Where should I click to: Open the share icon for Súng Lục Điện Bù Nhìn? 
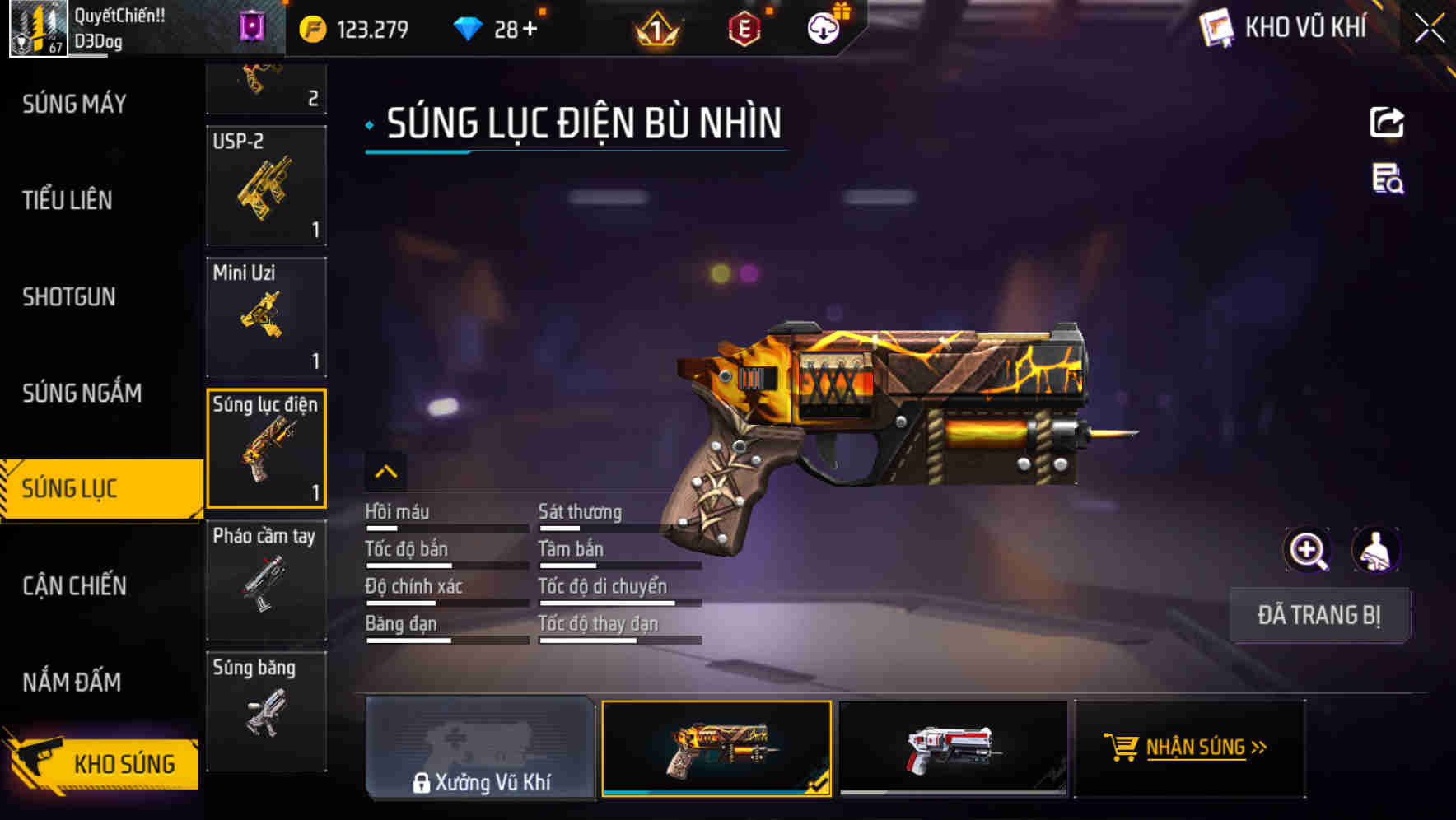click(1388, 122)
